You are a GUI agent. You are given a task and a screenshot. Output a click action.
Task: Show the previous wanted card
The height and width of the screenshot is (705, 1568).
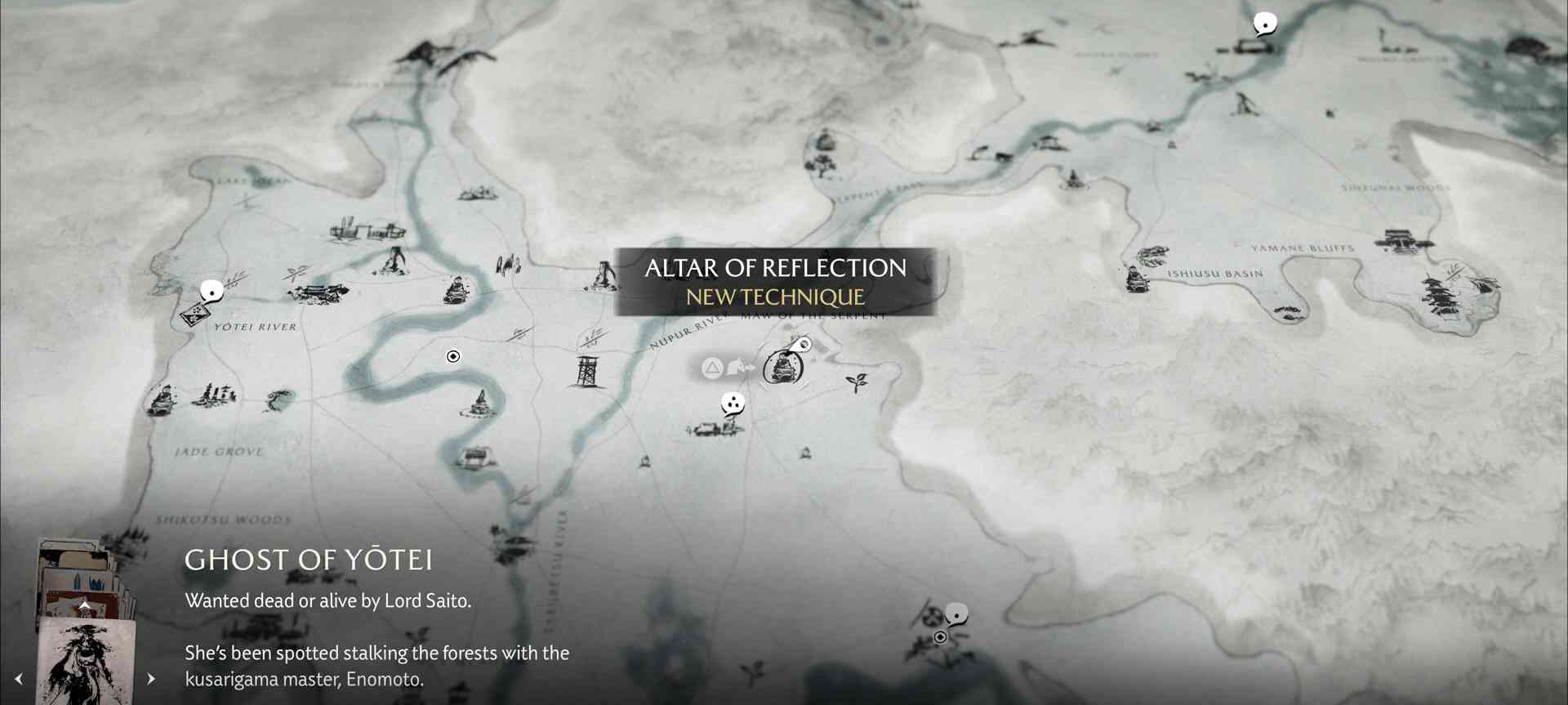pyautogui.click(x=19, y=679)
